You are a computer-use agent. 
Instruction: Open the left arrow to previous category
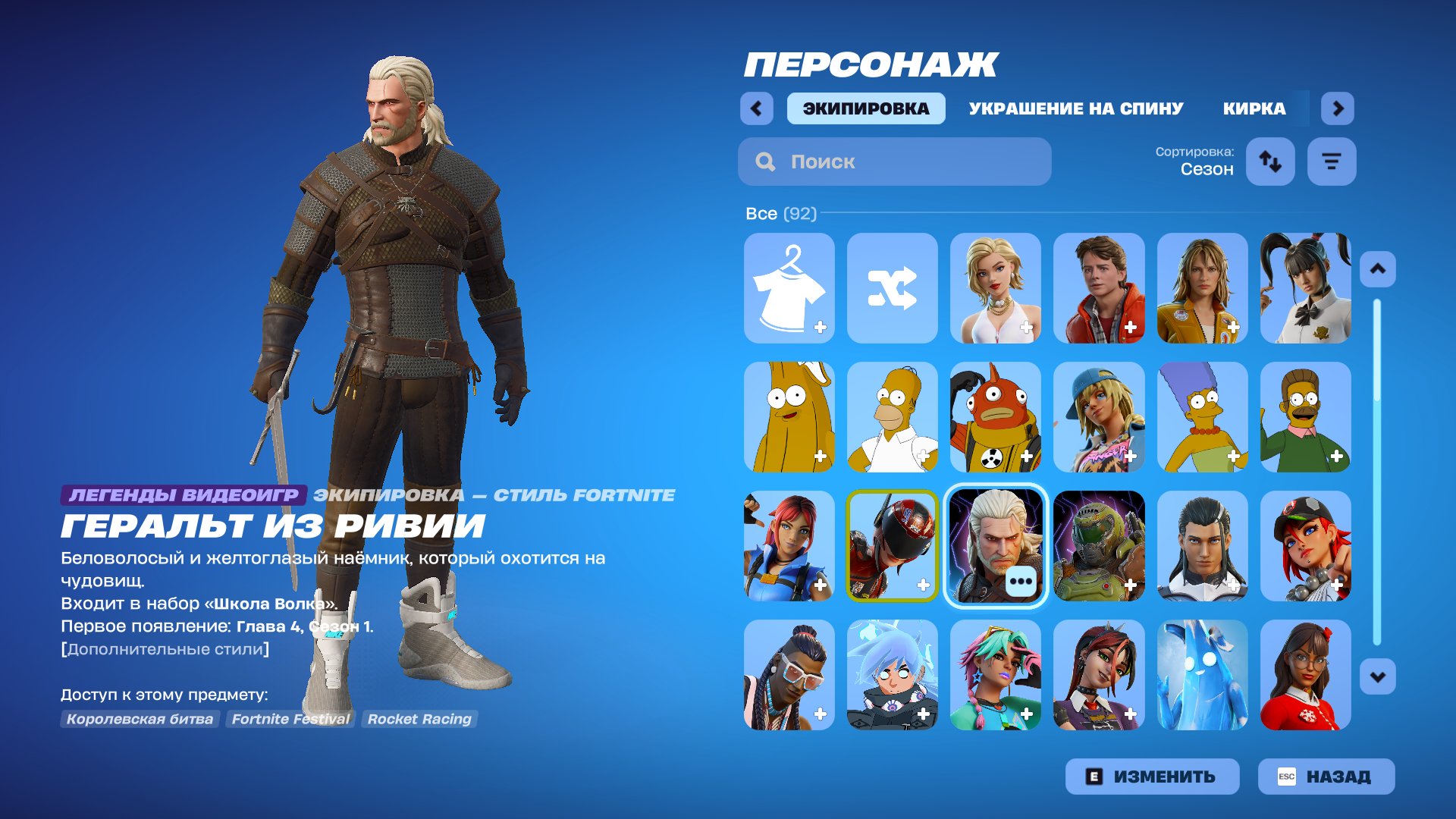(755, 108)
